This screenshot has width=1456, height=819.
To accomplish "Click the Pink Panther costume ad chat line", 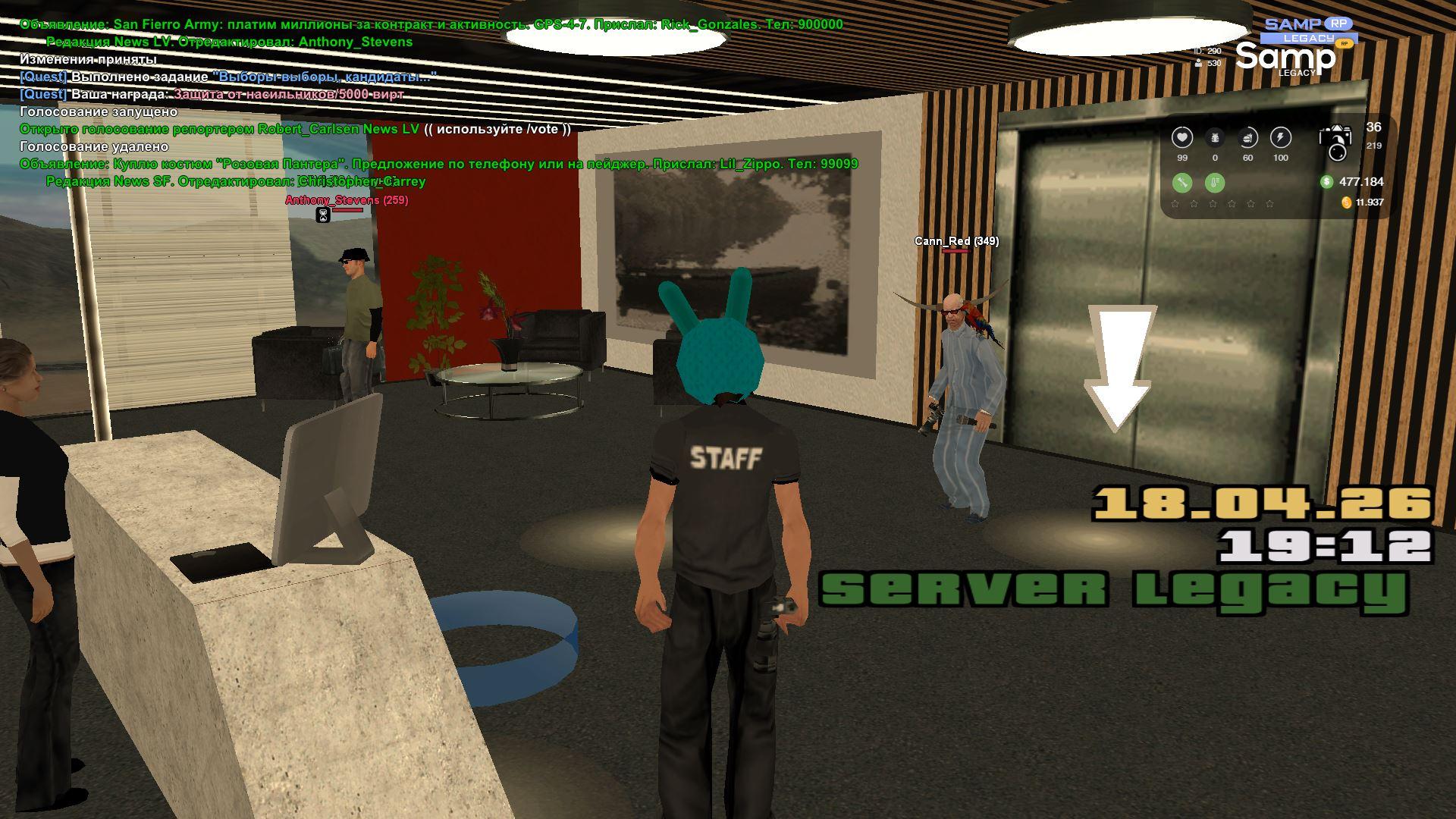I will tap(438, 164).
